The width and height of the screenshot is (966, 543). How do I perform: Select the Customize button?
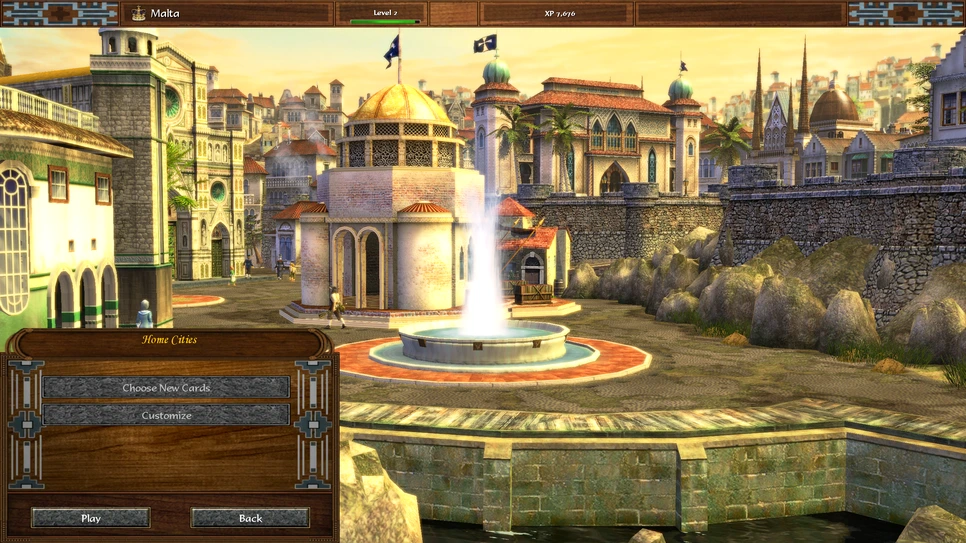tap(166, 415)
